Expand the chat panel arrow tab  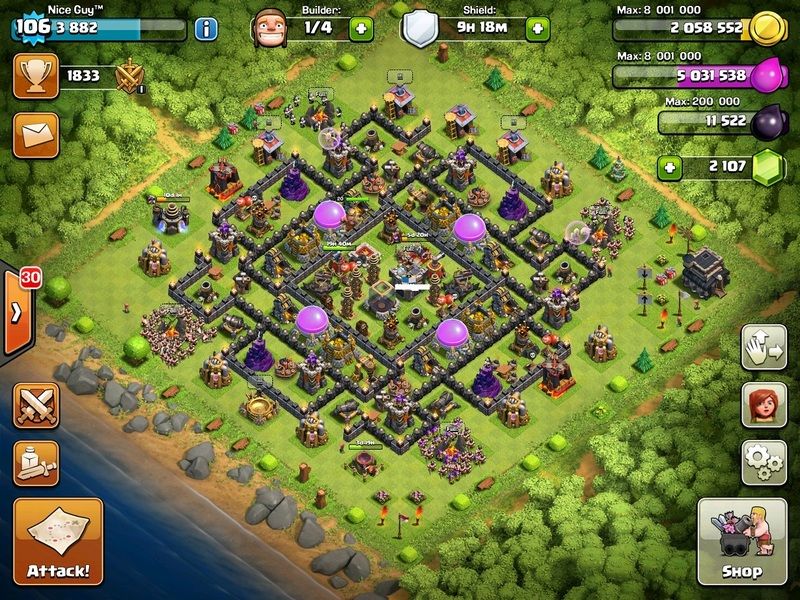click(16, 311)
